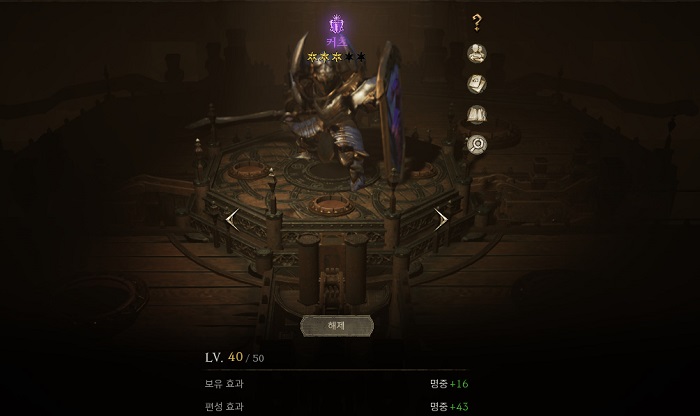Show the next character with right arrow
700x416 pixels.
click(441, 219)
